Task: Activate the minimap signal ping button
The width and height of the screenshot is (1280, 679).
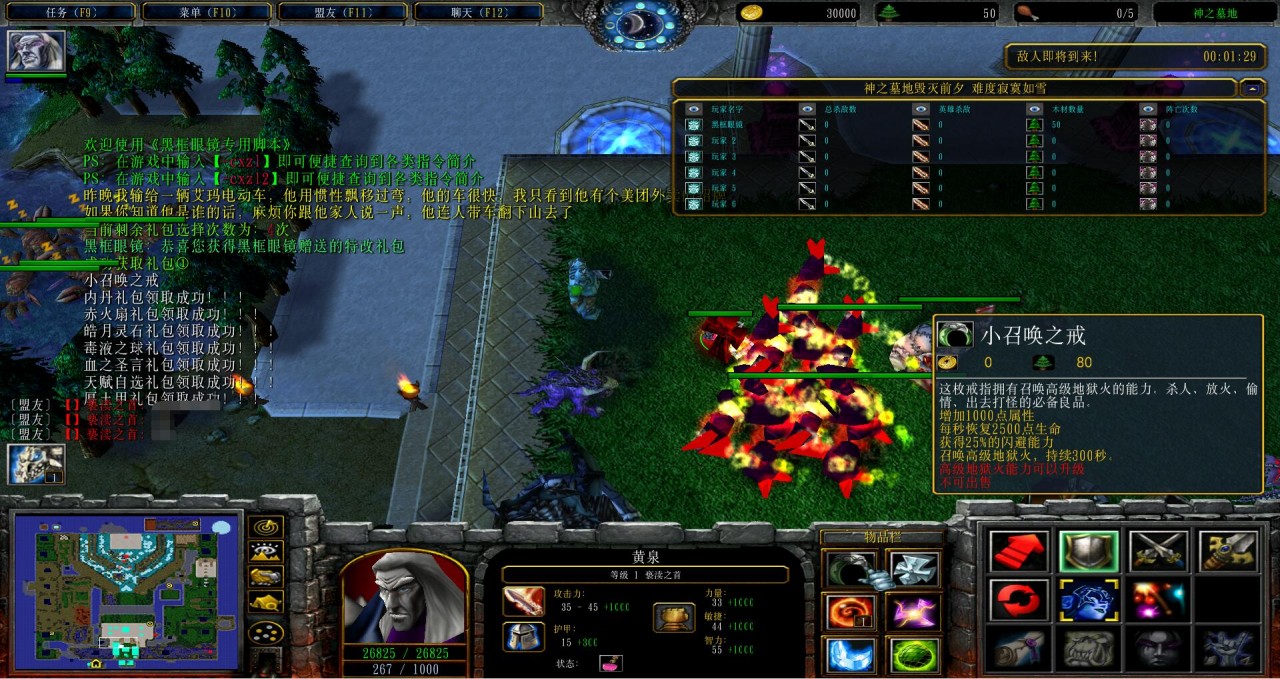Action: tap(265, 527)
